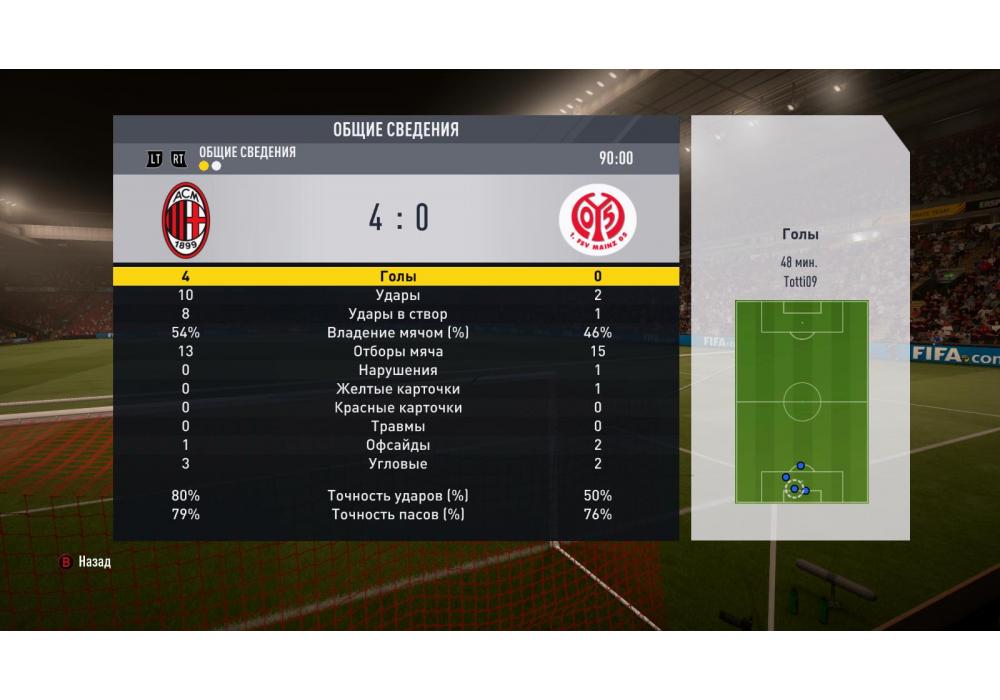
Task: Choose the Удары в створ row
Action: click(397, 314)
